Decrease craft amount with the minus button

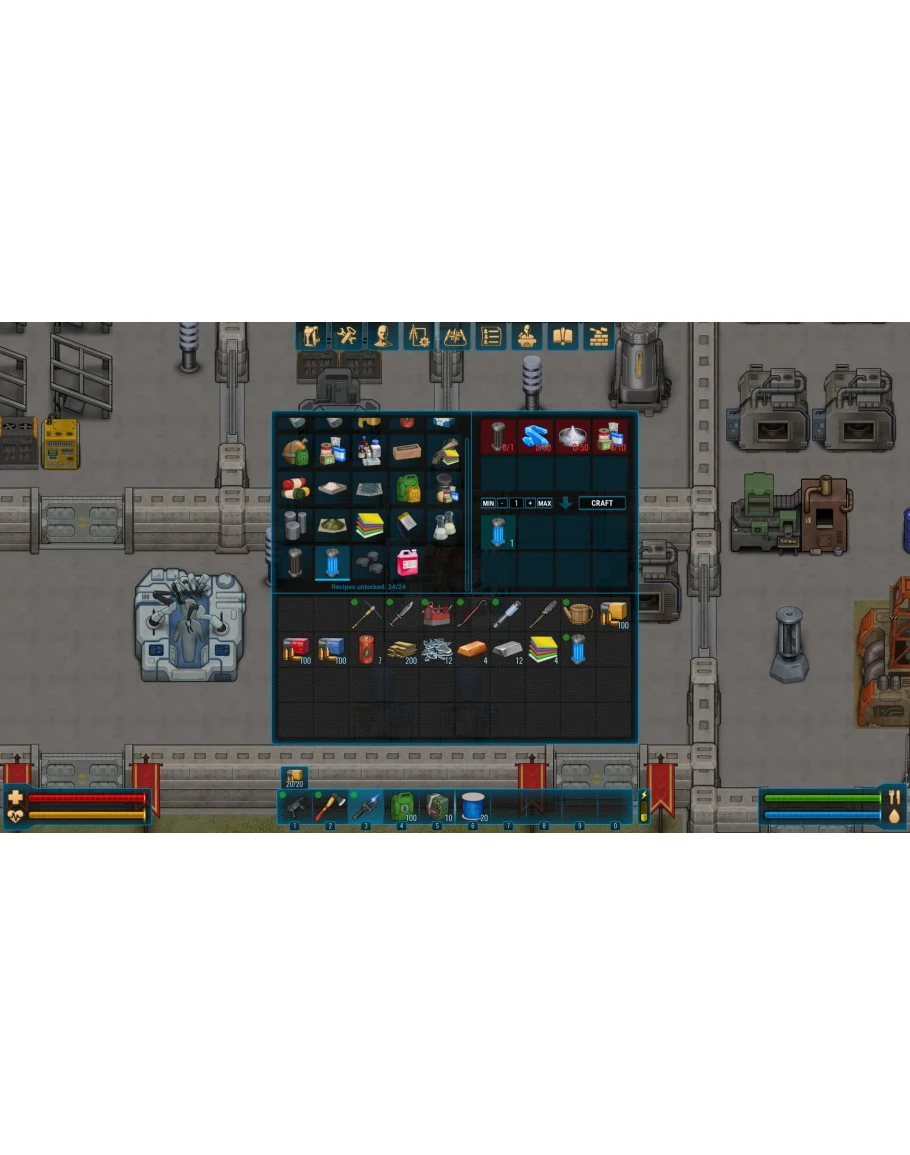[x=502, y=503]
